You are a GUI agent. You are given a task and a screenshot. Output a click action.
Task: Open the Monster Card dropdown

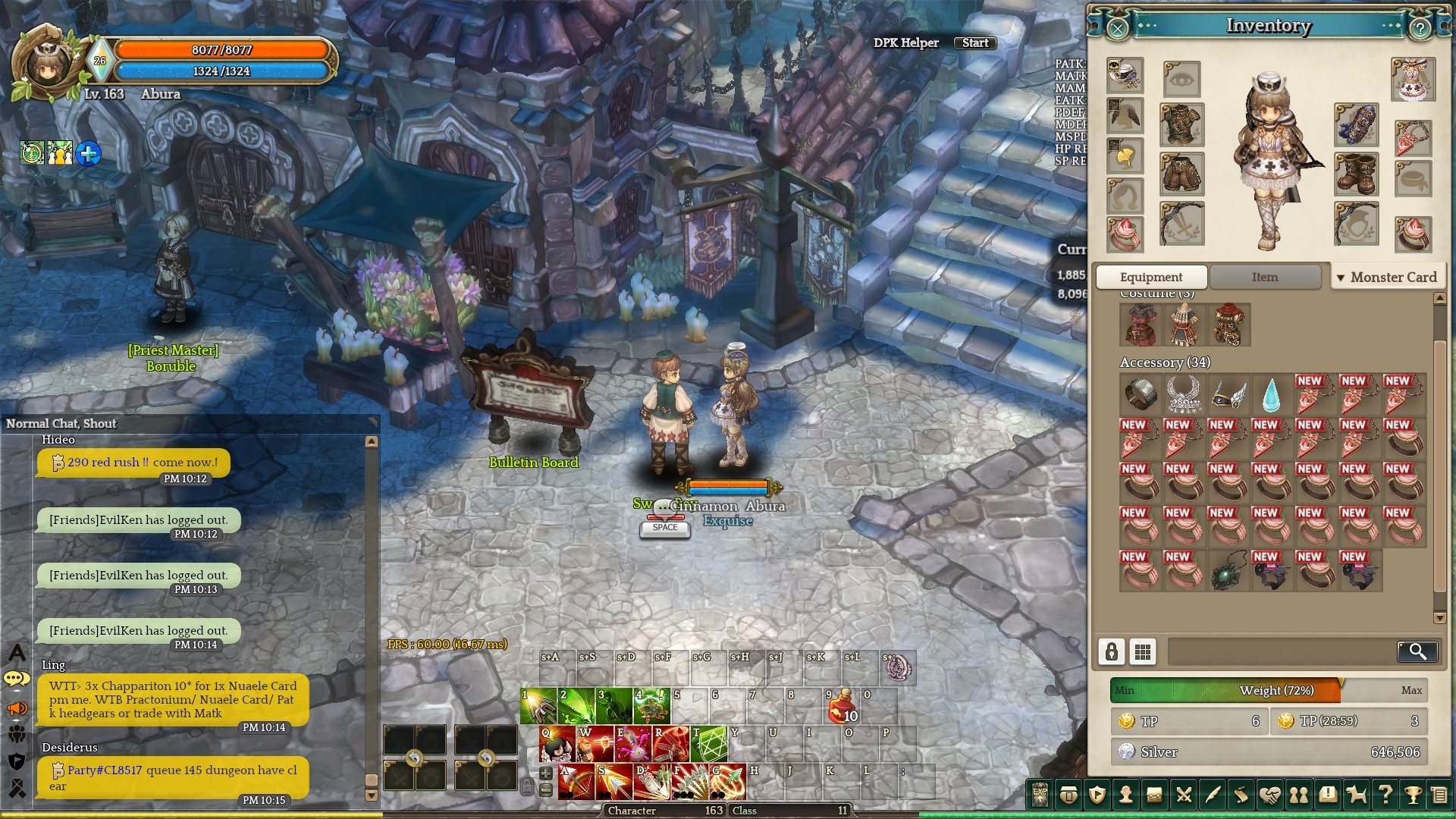point(1386,278)
